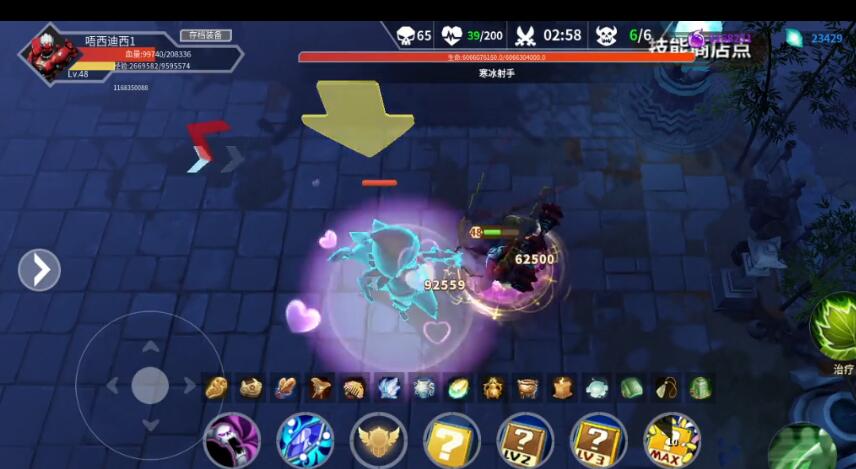Expand the side panel with the arrow button

39,270
